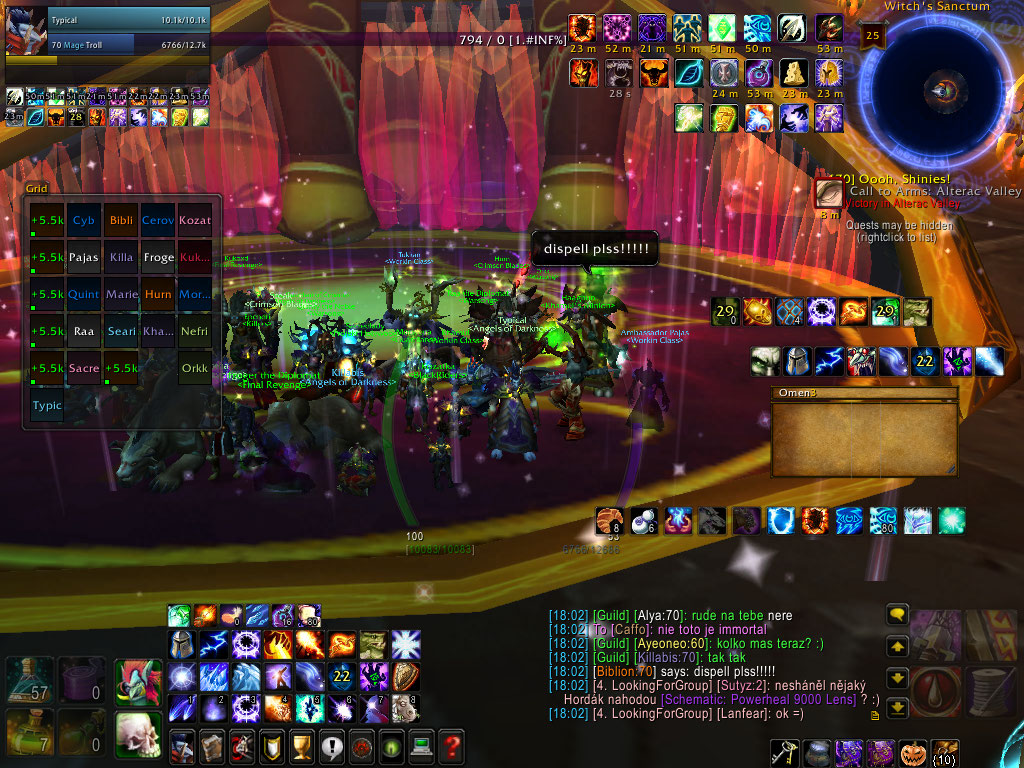Cast the snowflake frost spell on action bar
This screenshot has height=768, width=1024.
[406, 645]
